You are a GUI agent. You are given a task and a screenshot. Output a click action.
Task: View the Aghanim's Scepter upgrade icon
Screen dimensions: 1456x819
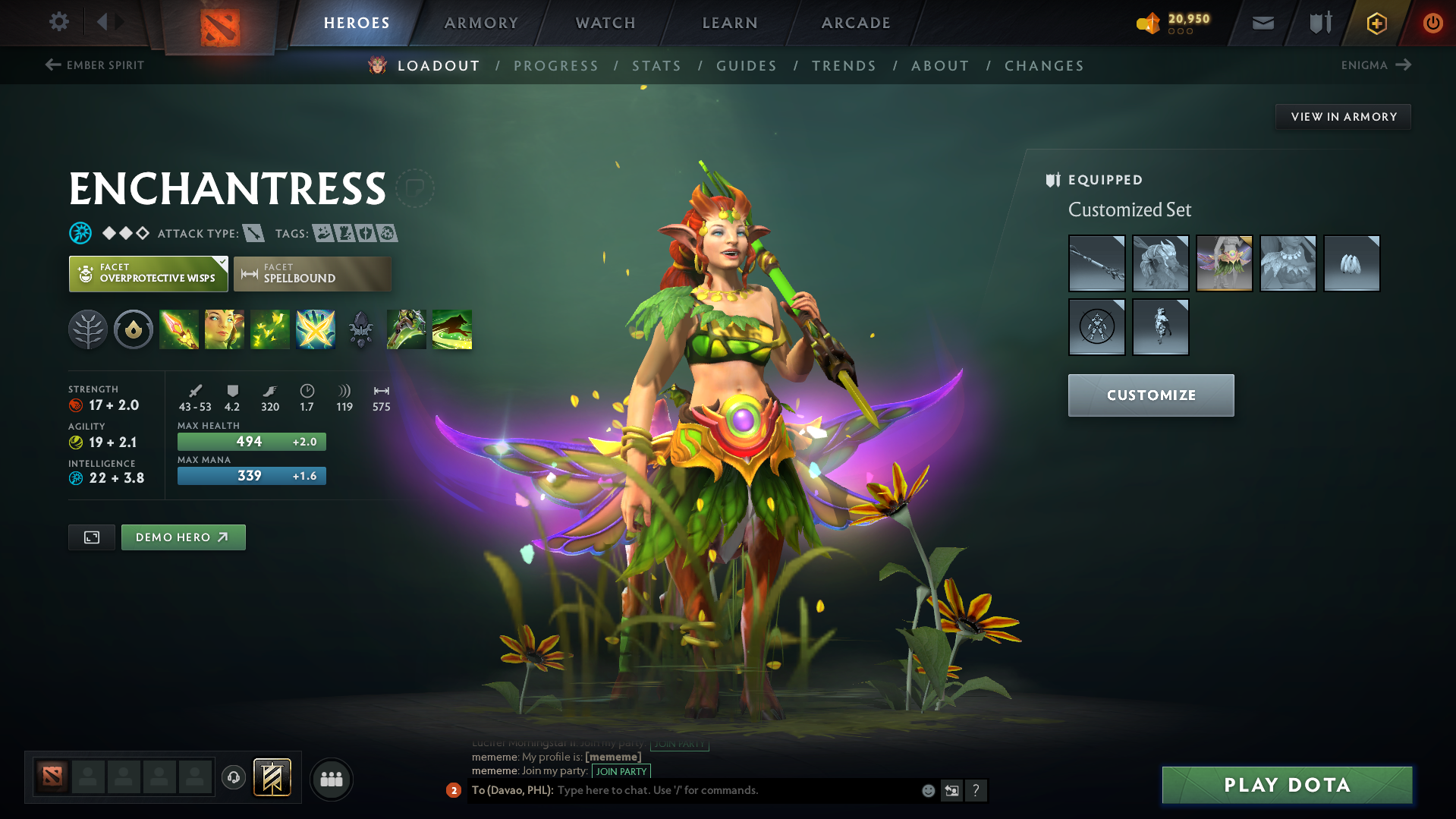pyautogui.click(x=360, y=329)
